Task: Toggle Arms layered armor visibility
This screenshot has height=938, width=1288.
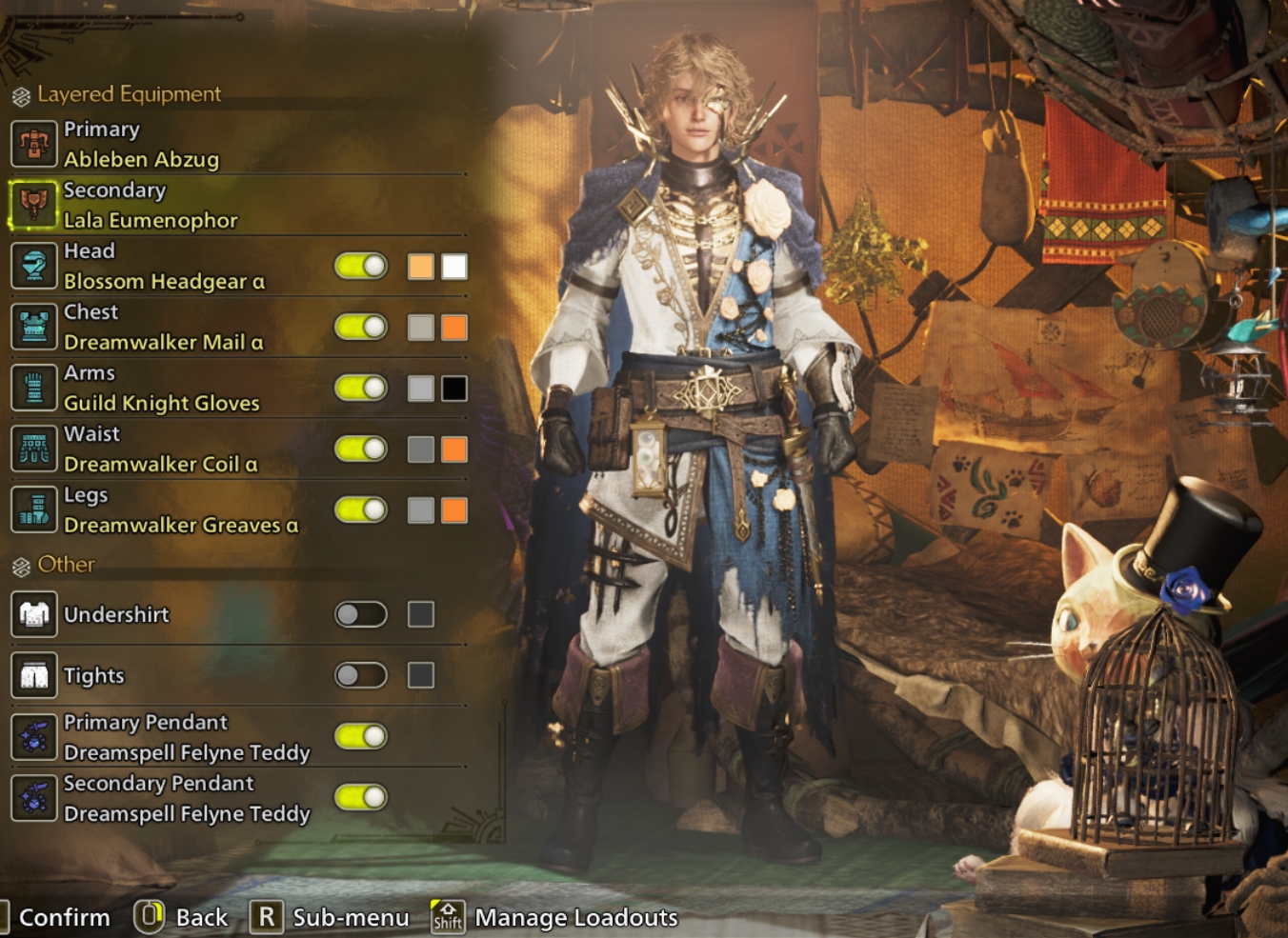Action: coord(361,389)
